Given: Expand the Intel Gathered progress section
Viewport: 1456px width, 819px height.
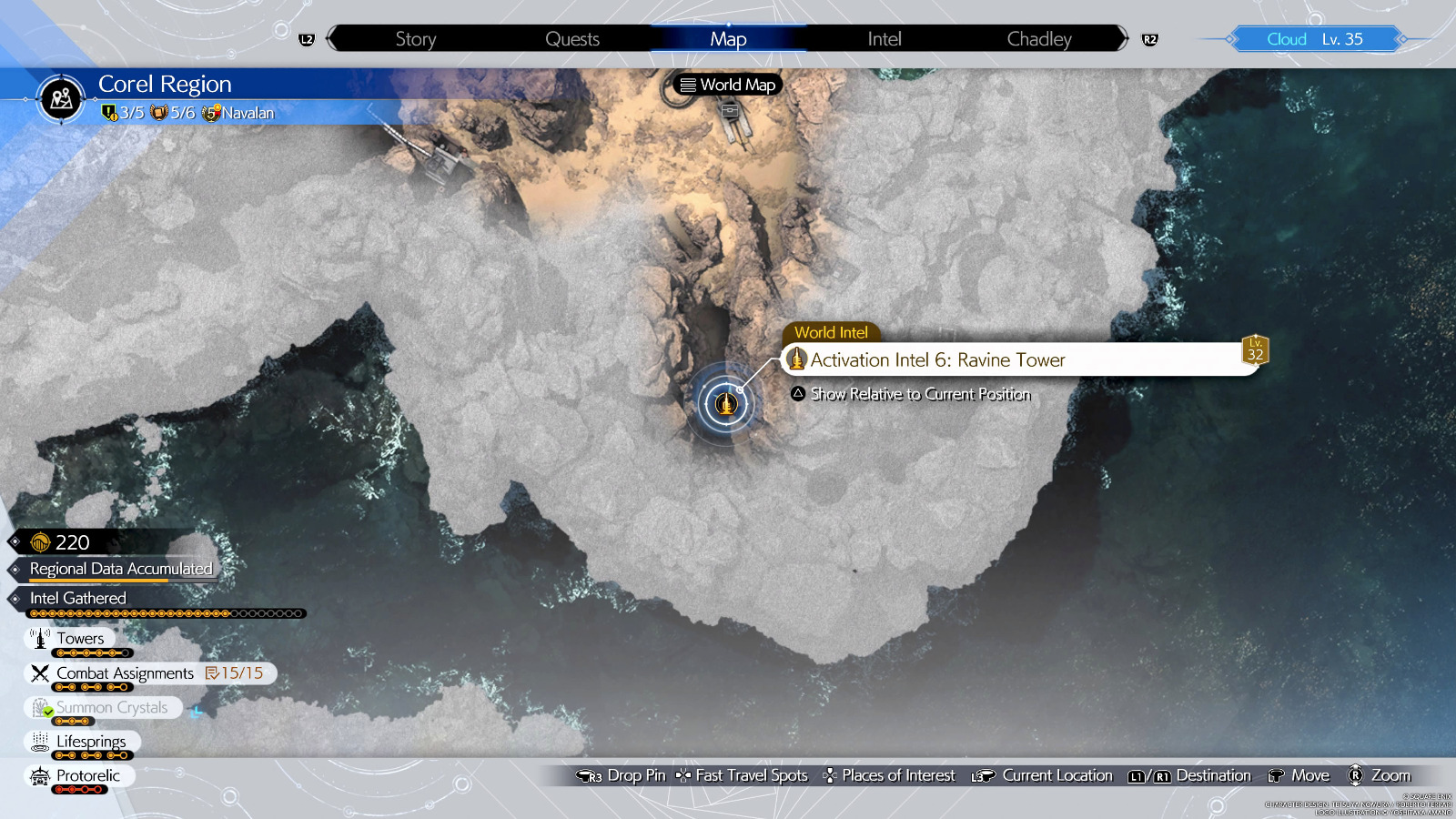Looking at the screenshot, I should [x=76, y=598].
